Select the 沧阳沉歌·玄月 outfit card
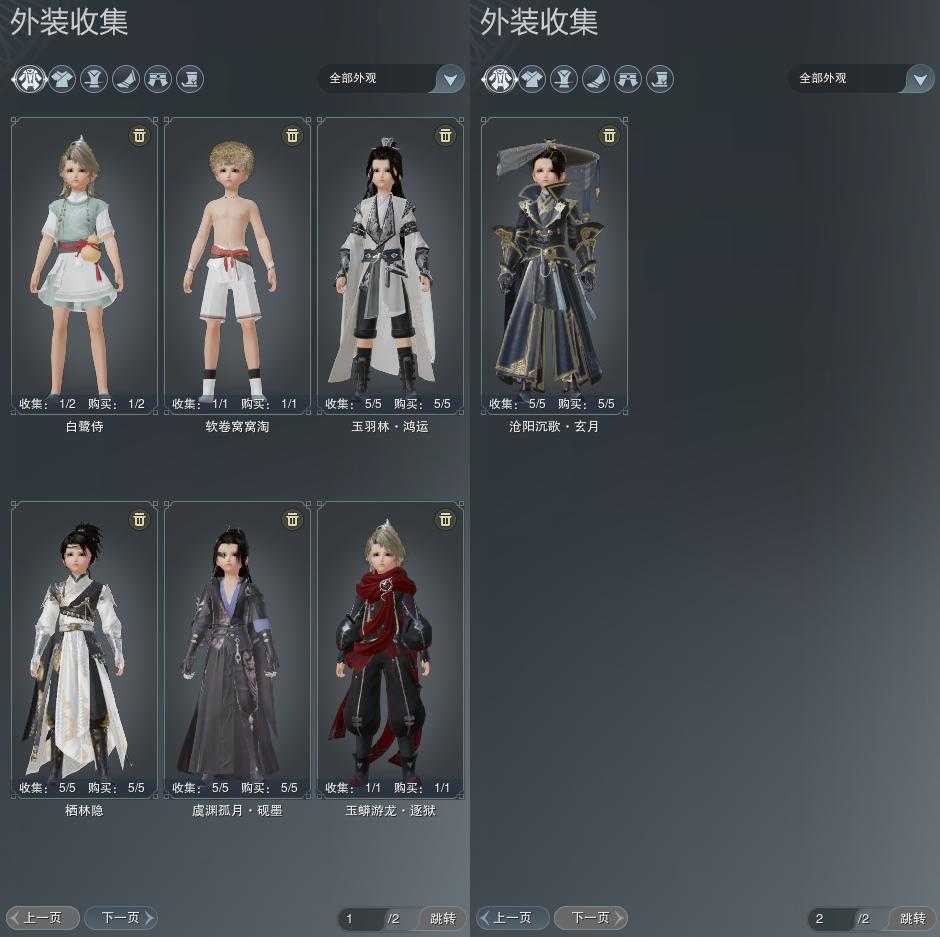The image size is (940, 937). [x=554, y=265]
